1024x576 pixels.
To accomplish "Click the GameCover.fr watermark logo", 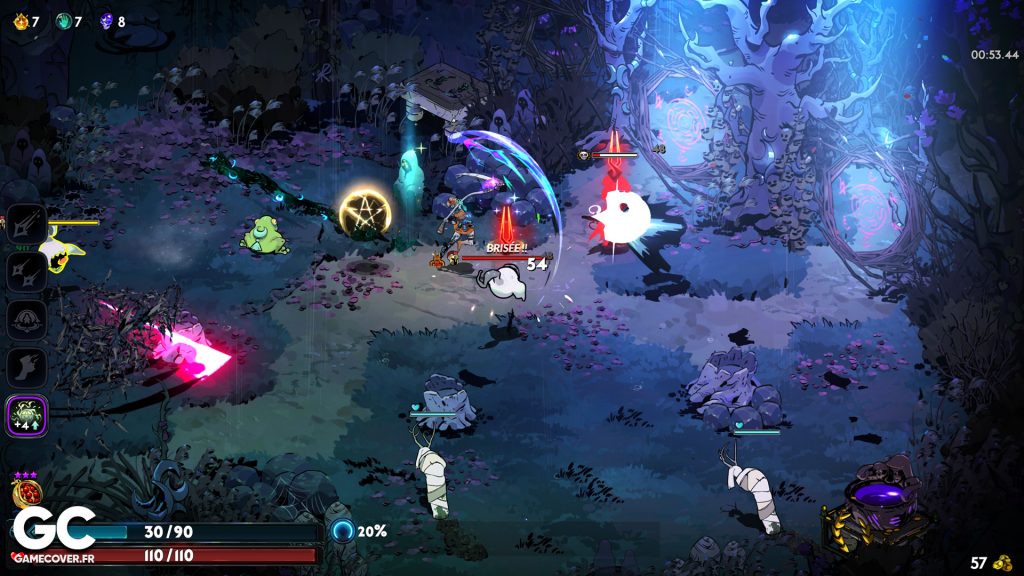I will (x=53, y=532).
